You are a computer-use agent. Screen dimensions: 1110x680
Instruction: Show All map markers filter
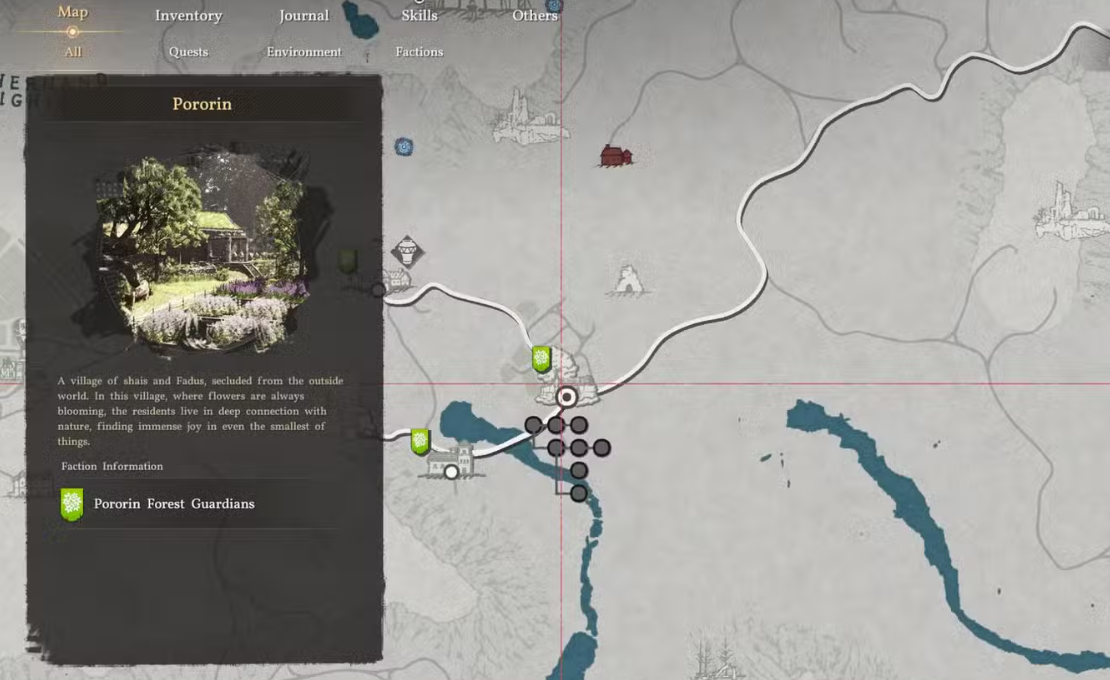(73, 52)
